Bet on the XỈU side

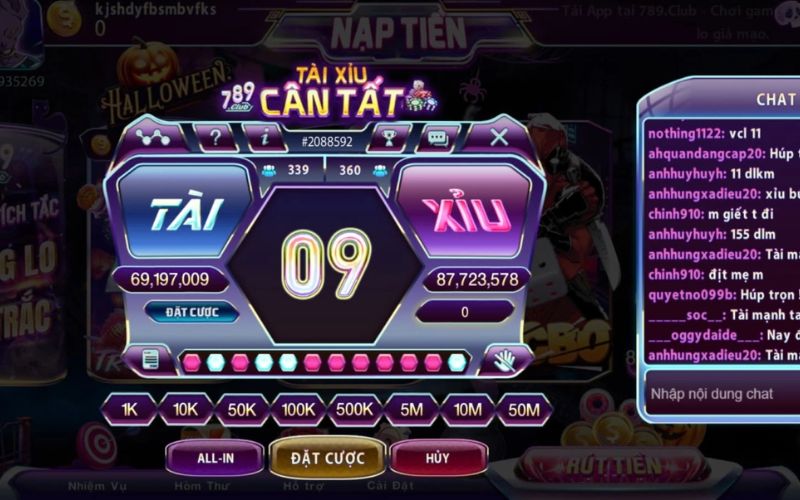click(467, 215)
